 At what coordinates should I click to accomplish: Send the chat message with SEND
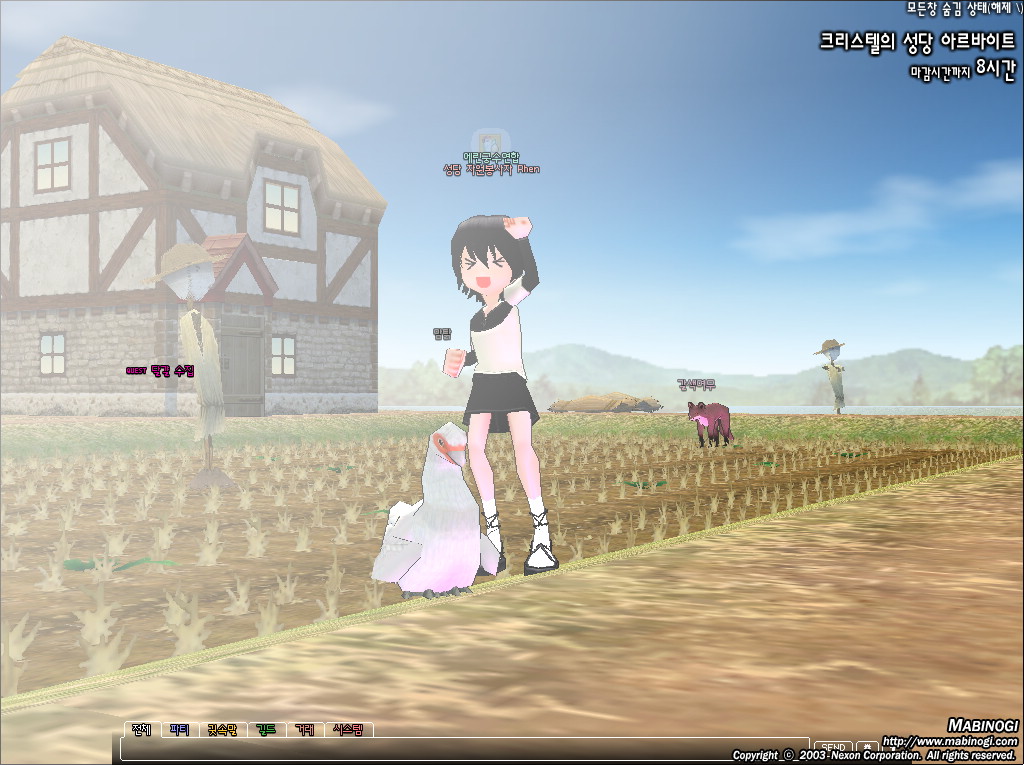(x=833, y=747)
